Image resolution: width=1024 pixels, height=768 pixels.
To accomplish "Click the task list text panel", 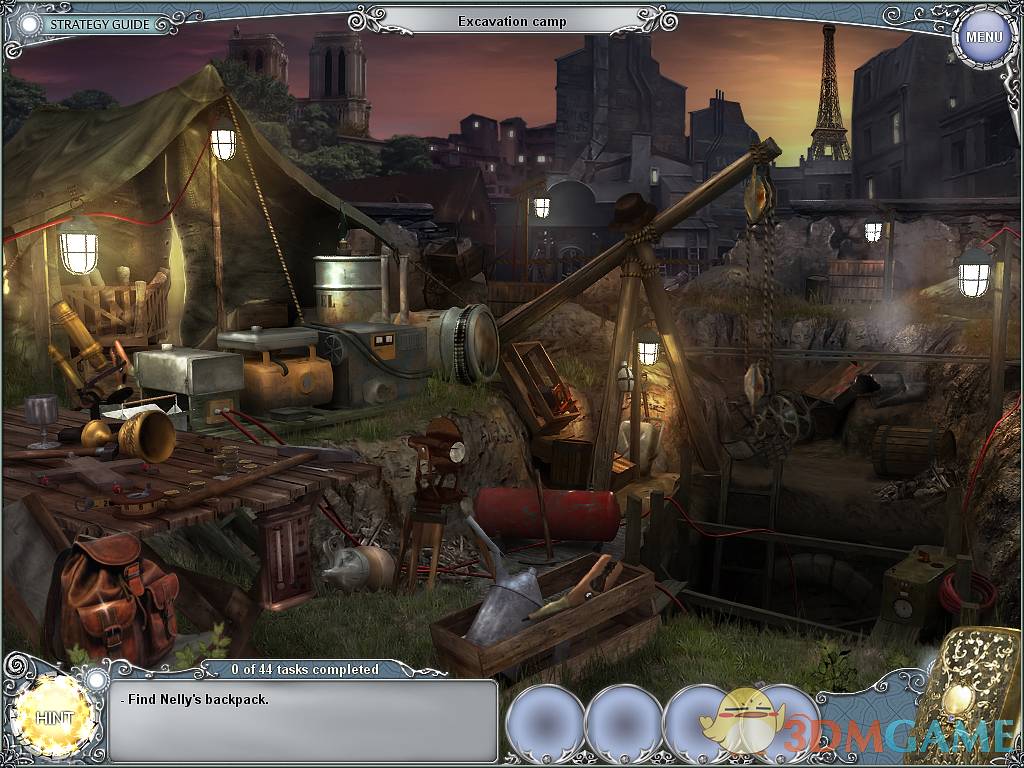I will (302, 720).
